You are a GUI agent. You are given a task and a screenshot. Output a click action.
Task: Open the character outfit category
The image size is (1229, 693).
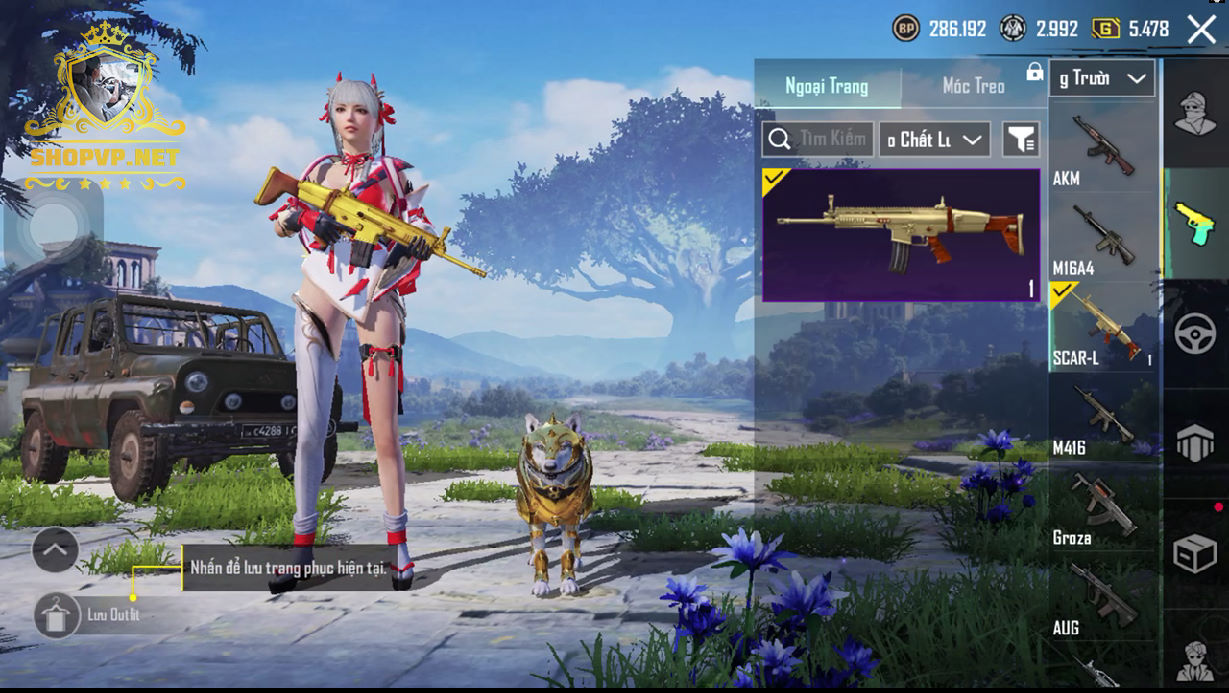point(1195,112)
